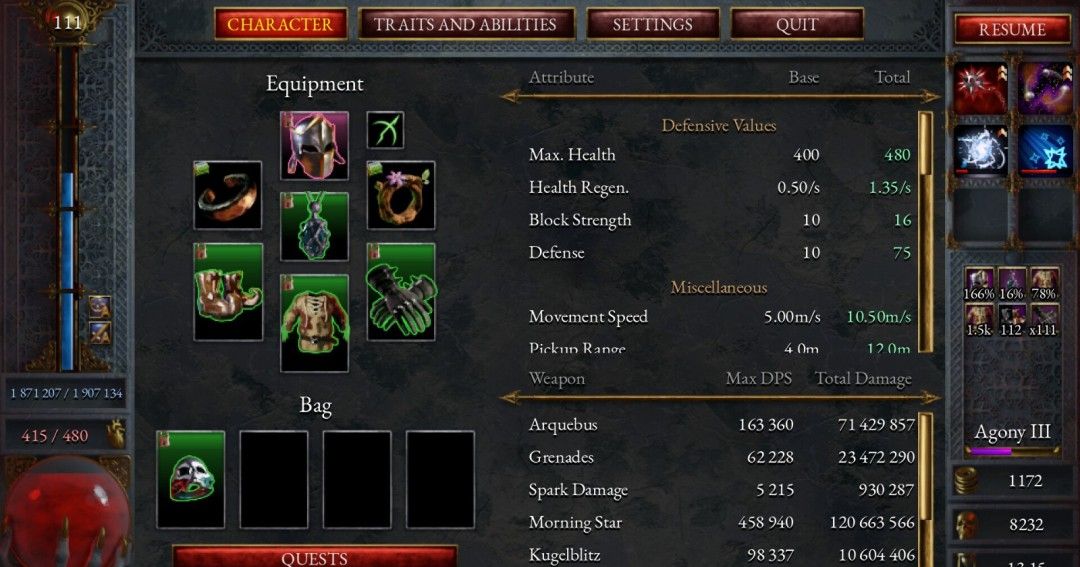Screen dimensions: 1080x567
Task: Click the purple comet ability icon
Action: tap(1045, 89)
